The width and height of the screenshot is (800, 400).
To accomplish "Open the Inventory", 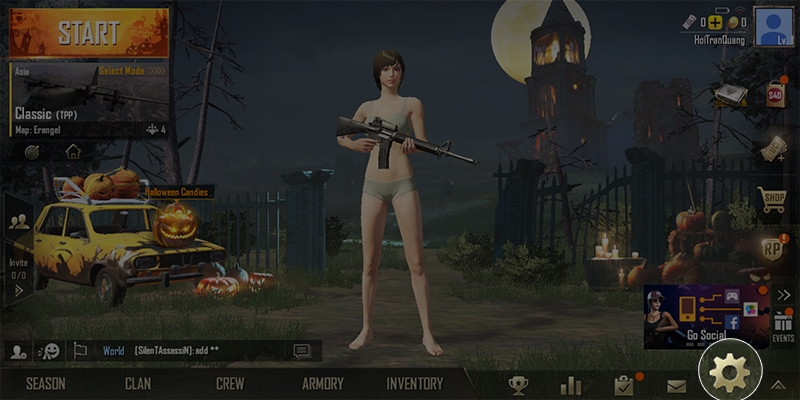I will pos(415,383).
